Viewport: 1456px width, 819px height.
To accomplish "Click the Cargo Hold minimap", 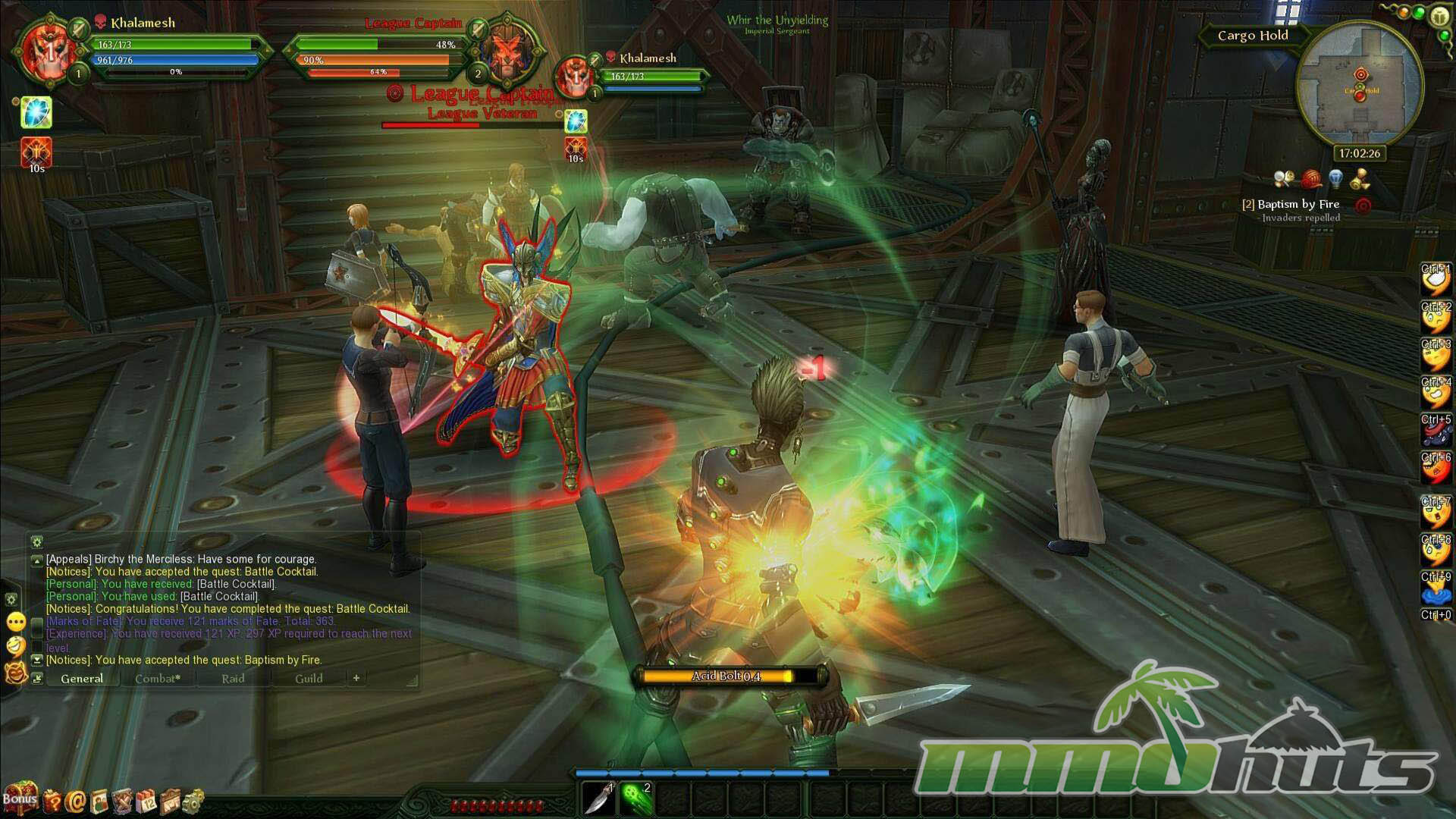I will click(x=1360, y=87).
